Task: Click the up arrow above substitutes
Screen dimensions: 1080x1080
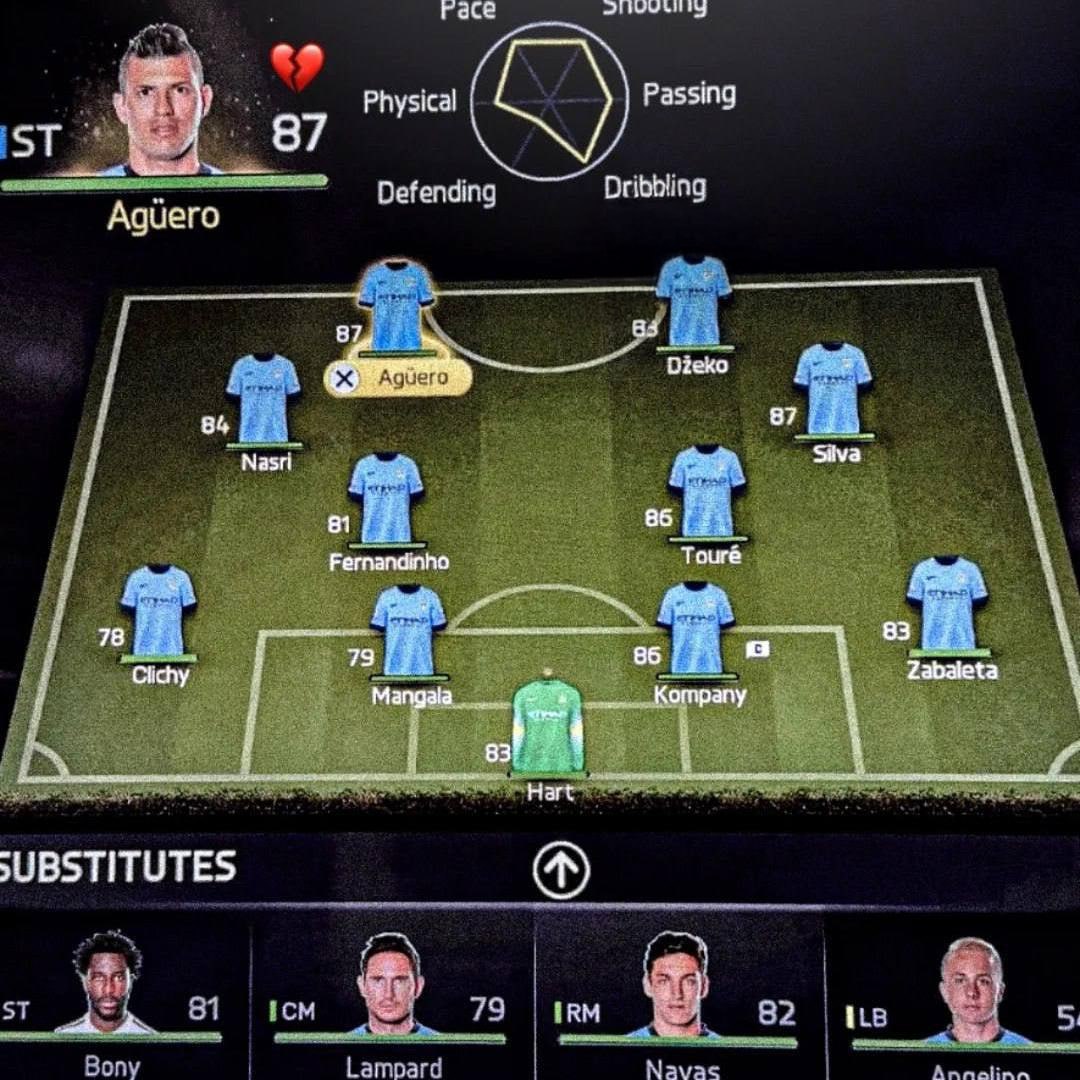Action: (x=561, y=870)
